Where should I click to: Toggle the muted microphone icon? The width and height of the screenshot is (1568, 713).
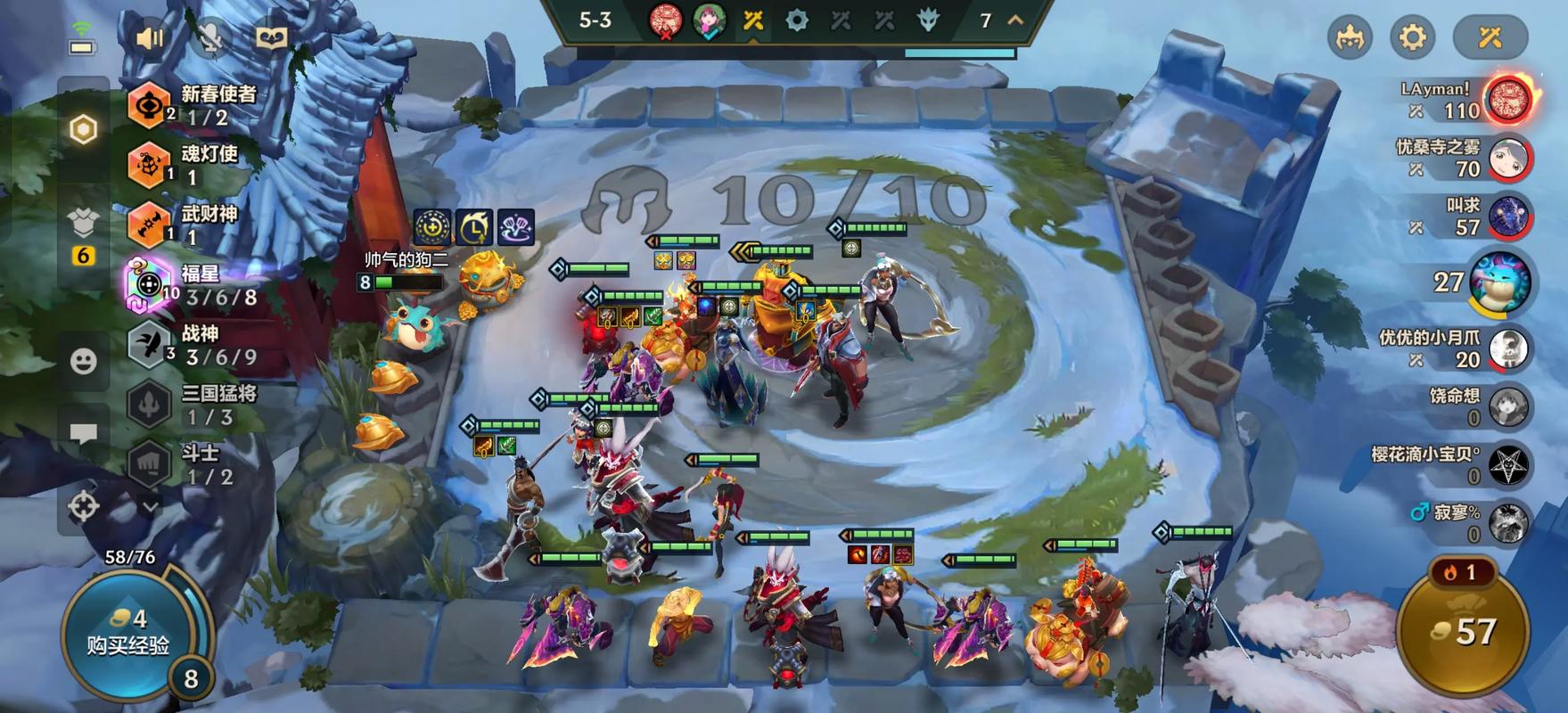[x=210, y=37]
